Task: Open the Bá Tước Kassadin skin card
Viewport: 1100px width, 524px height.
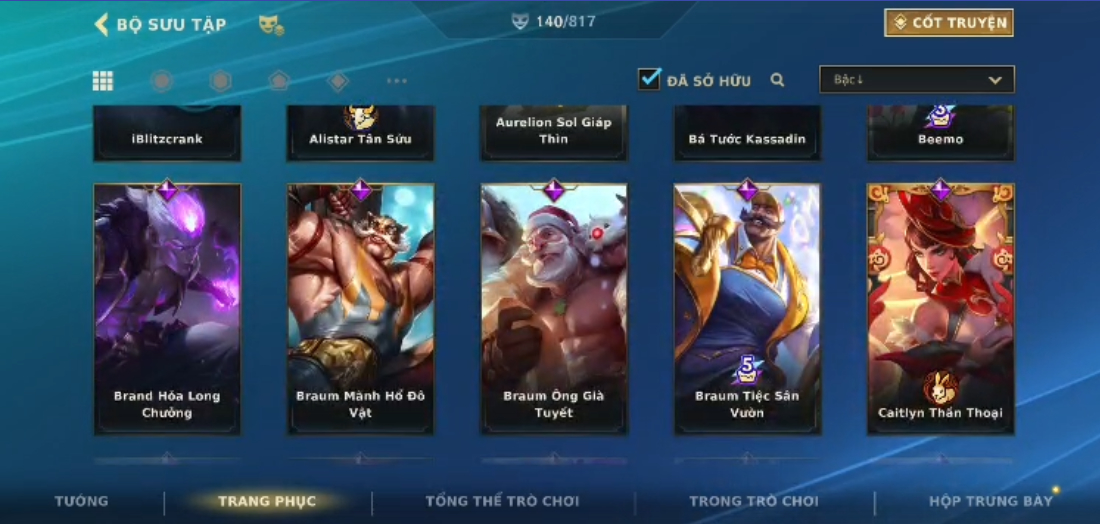Action: [747, 133]
